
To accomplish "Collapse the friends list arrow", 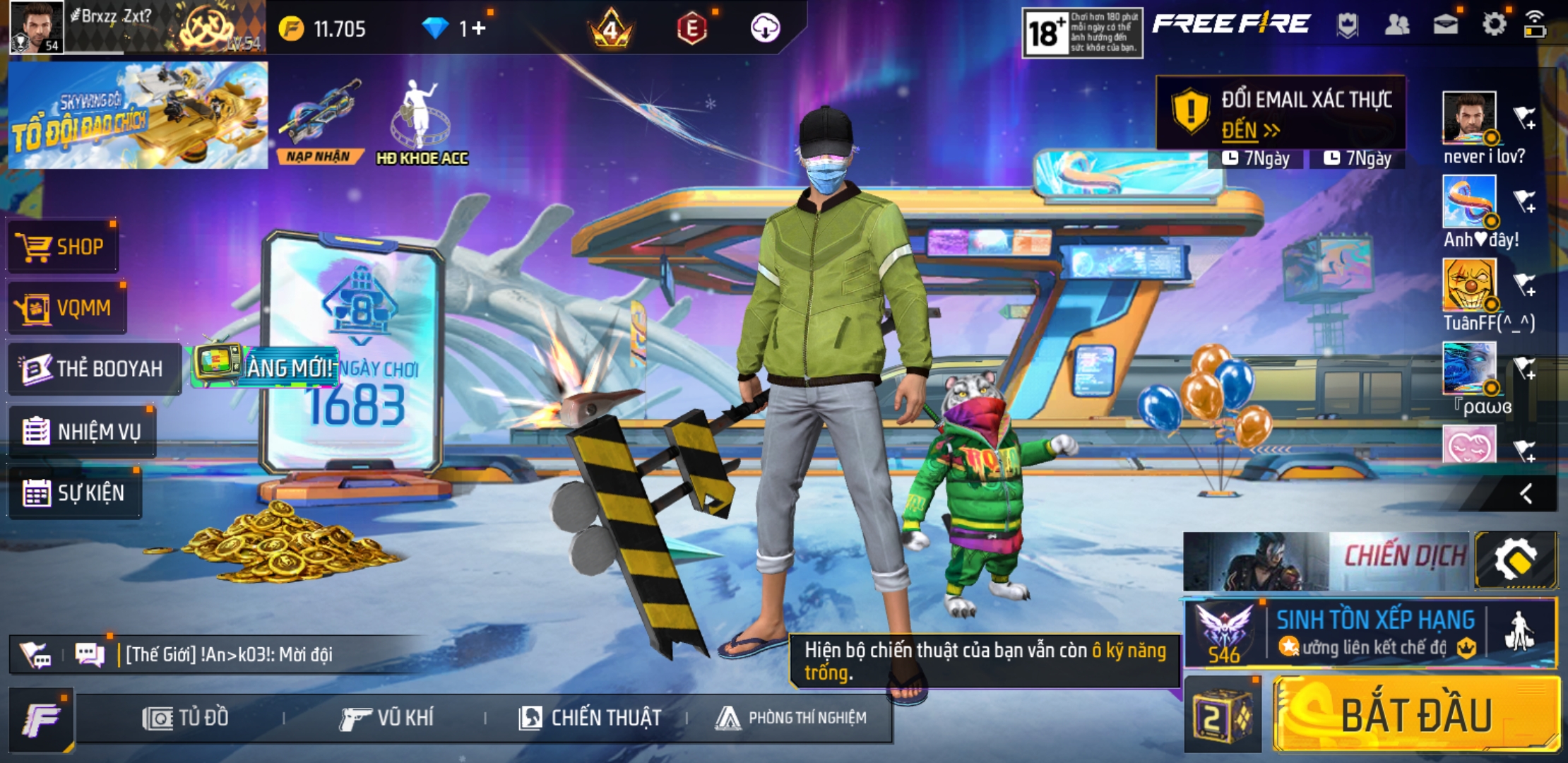I will click(x=1526, y=493).
